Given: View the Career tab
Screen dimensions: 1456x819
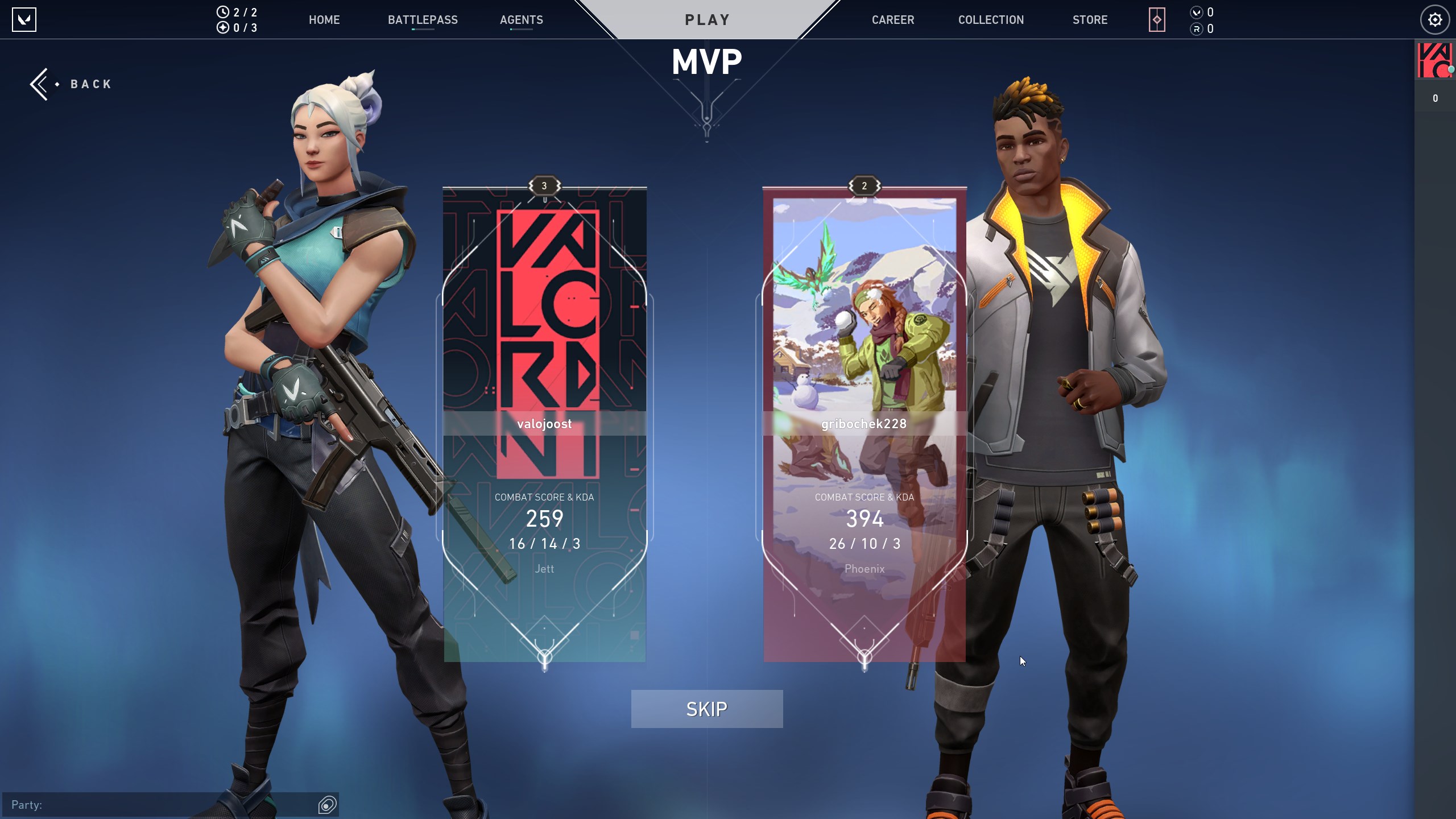Looking at the screenshot, I should click(x=892, y=20).
